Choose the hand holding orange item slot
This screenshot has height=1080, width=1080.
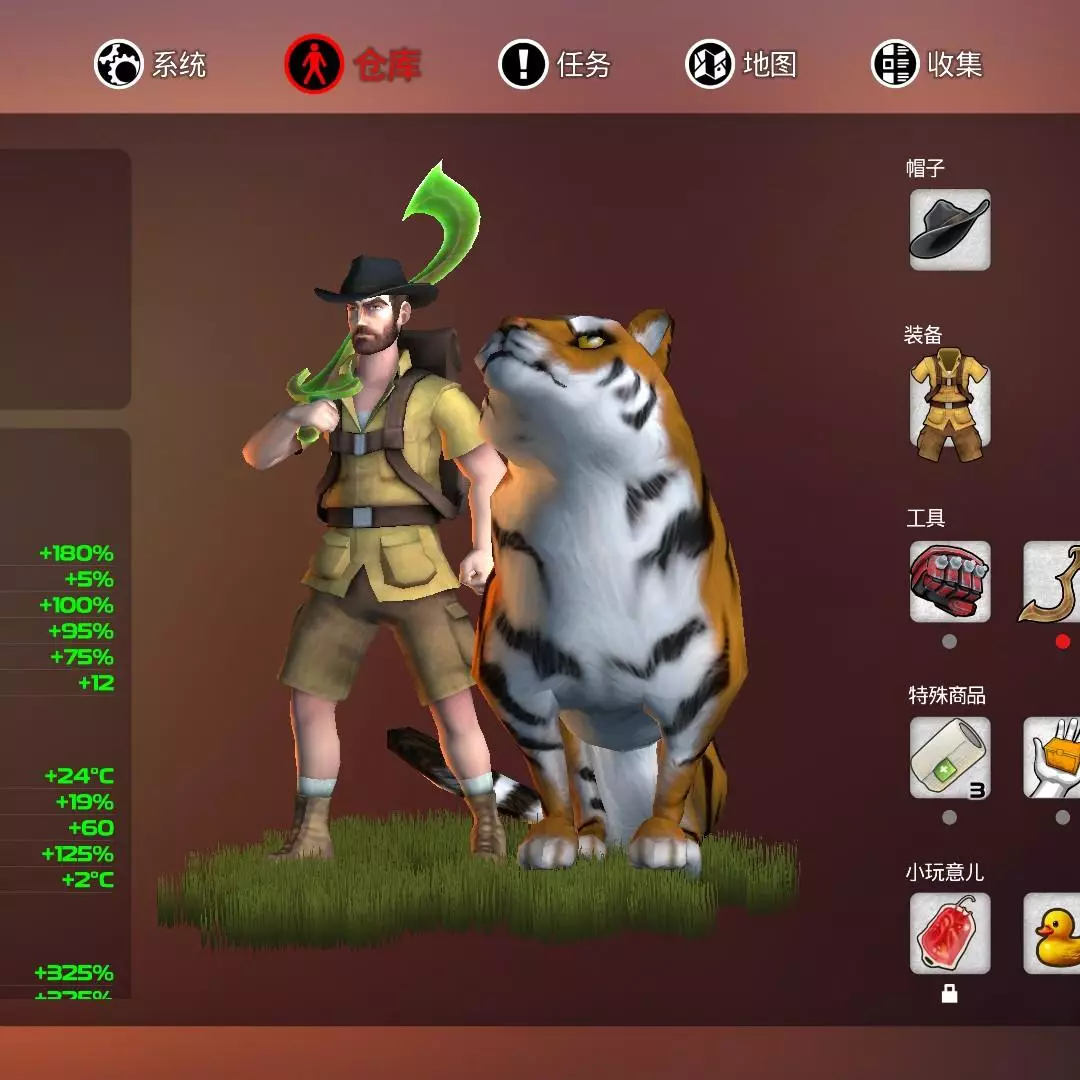1054,758
